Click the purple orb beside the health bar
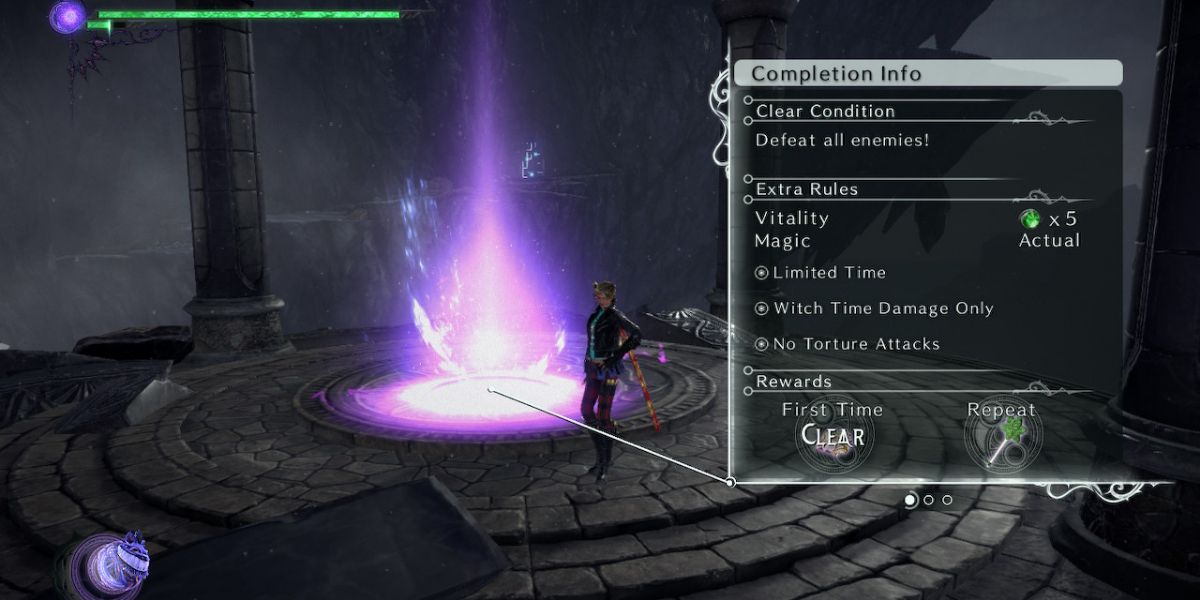Image resolution: width=1200 pixels, height=600 pixels. pyautogui.click(x=68, y=17)
